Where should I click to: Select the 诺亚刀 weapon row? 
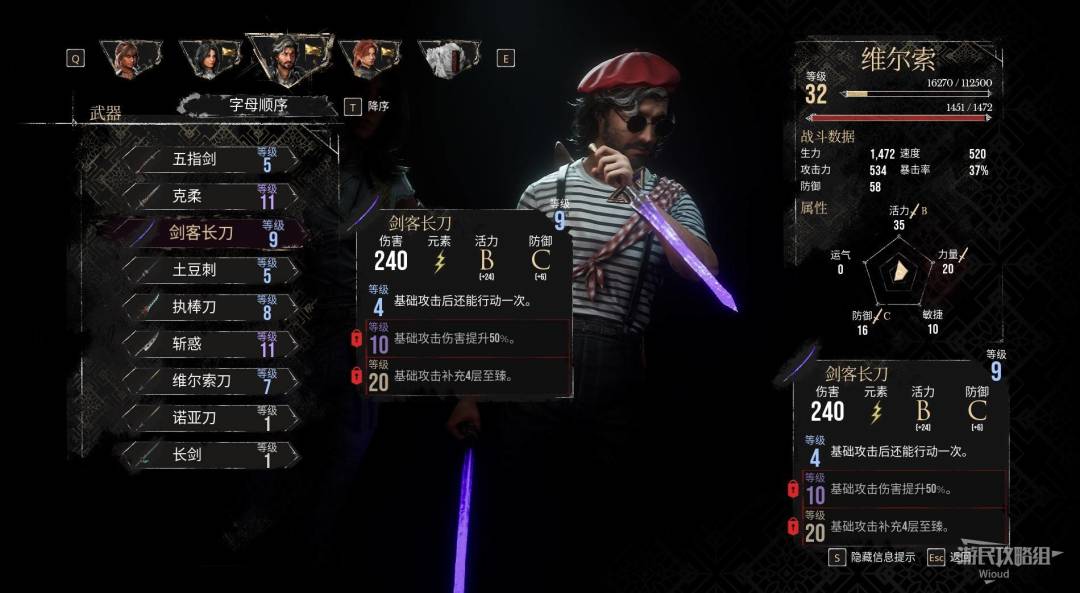click(x=208, y=417)
